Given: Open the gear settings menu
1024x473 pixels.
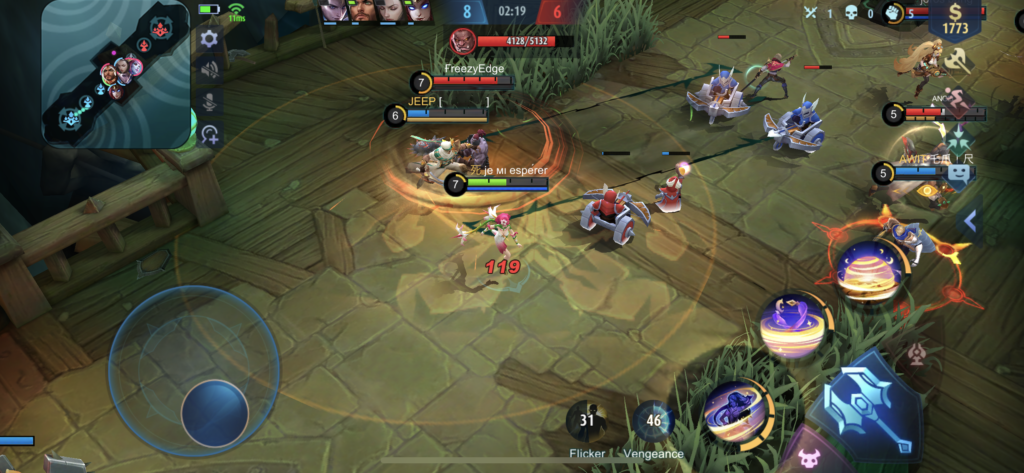Looking at the screenshot, I should tap(209, 39).
